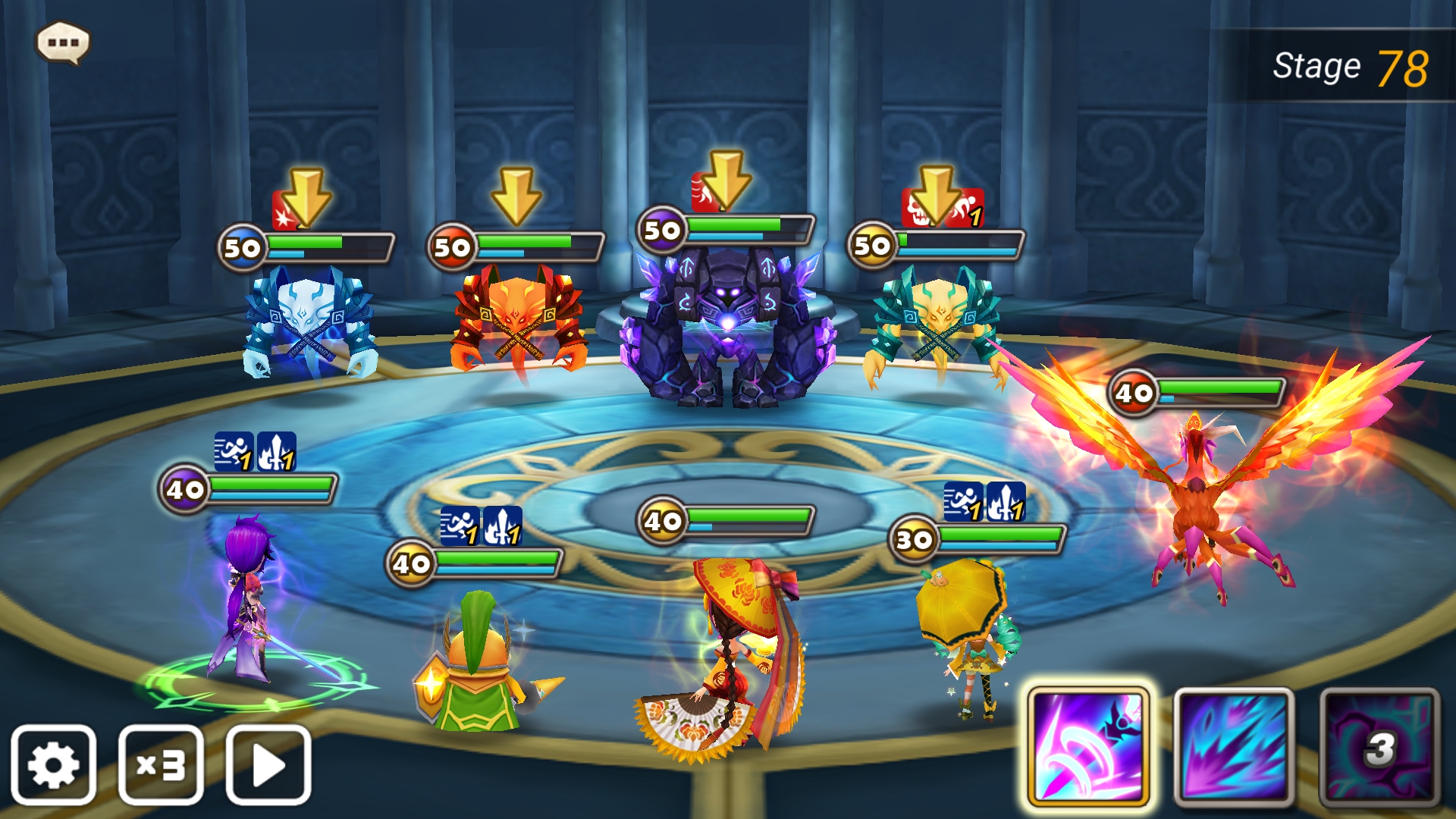
Task: Target the blue ice golem enemy
Action: (x=309, y=322)
